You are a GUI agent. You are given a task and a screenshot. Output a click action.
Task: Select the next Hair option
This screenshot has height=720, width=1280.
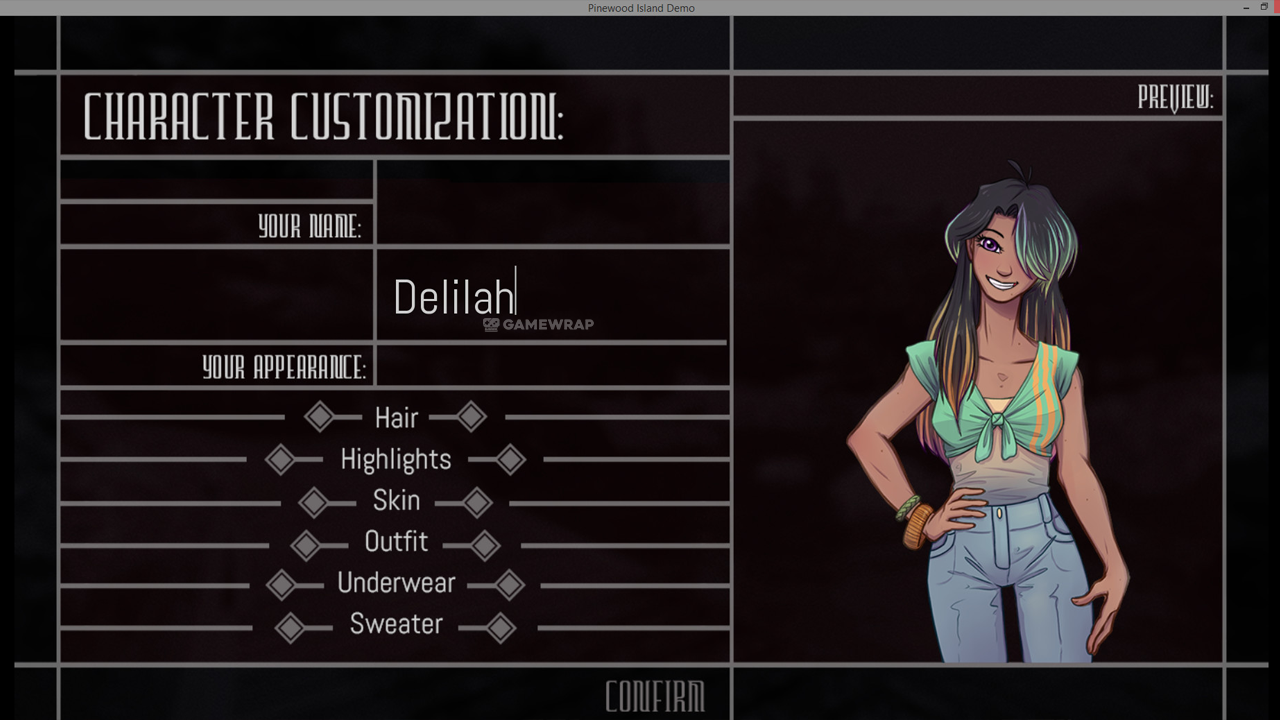coord(472,417)
